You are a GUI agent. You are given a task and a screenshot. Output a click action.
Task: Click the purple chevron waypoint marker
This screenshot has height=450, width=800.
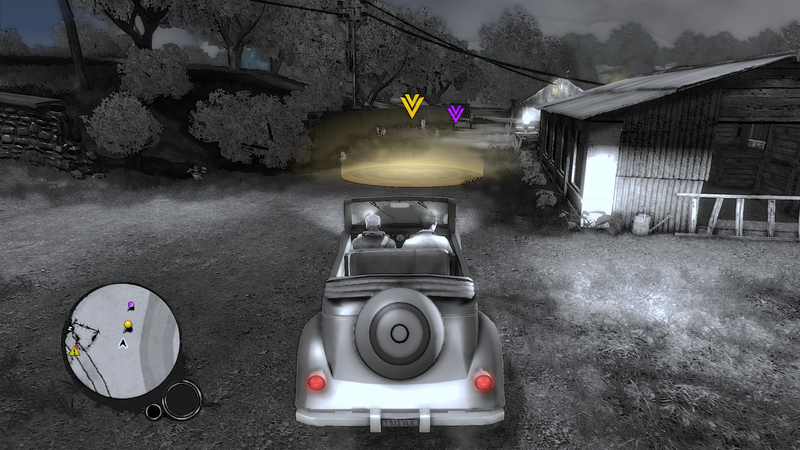(456, 113)
